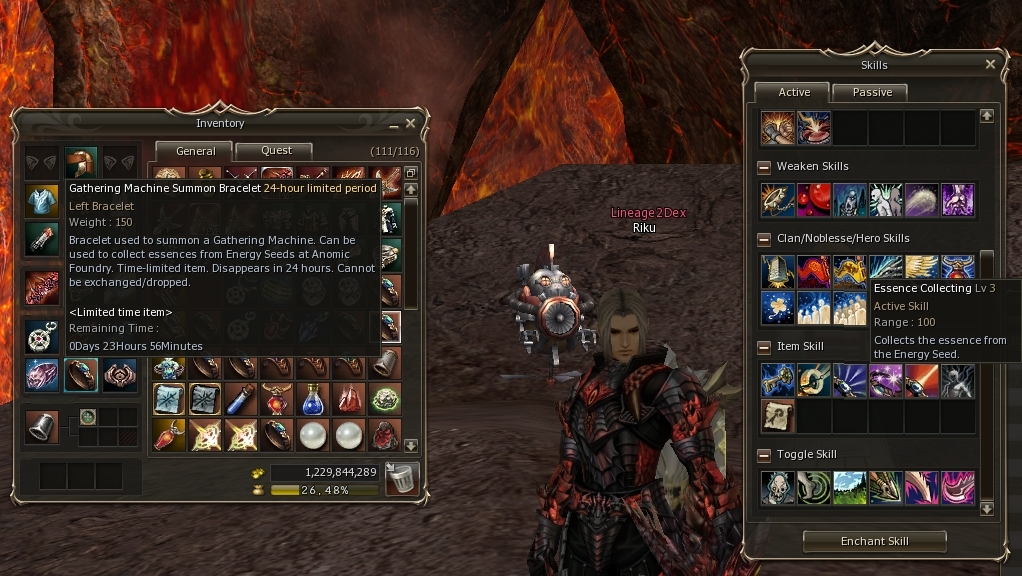
Task: Click the Enchant Skill button
Action: tap(875, 541)
